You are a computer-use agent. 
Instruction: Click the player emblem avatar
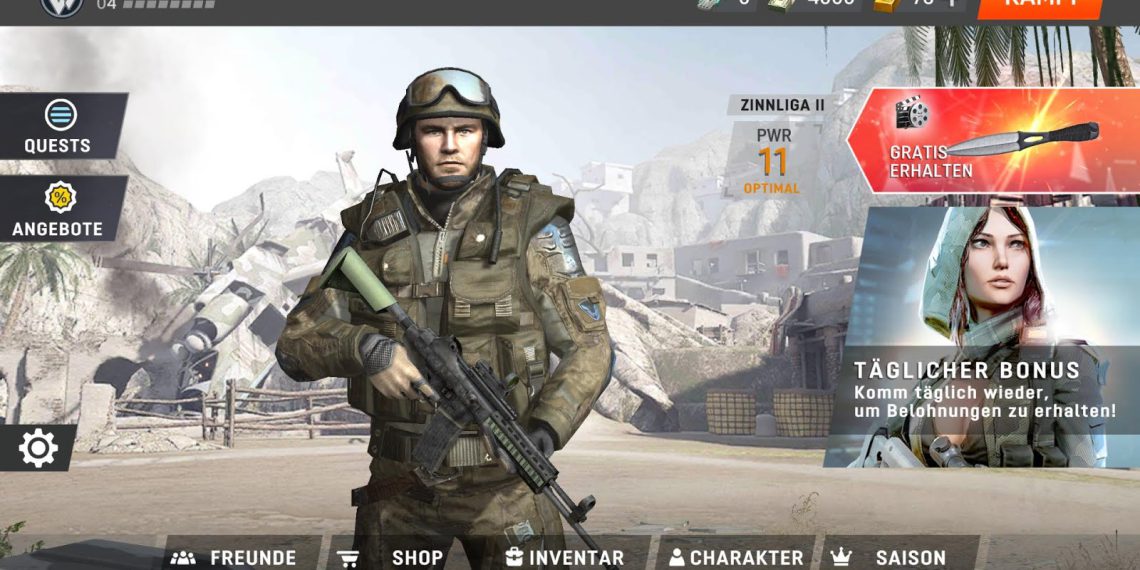[x=61, y=6]
